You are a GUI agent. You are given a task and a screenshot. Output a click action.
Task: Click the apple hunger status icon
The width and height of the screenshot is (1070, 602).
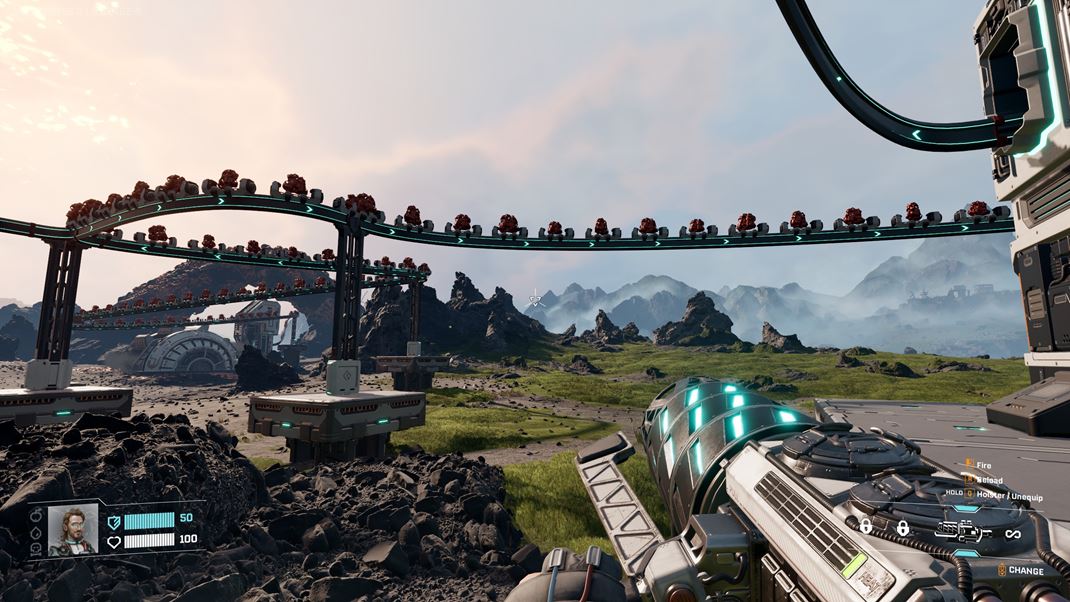coord(36,516)
